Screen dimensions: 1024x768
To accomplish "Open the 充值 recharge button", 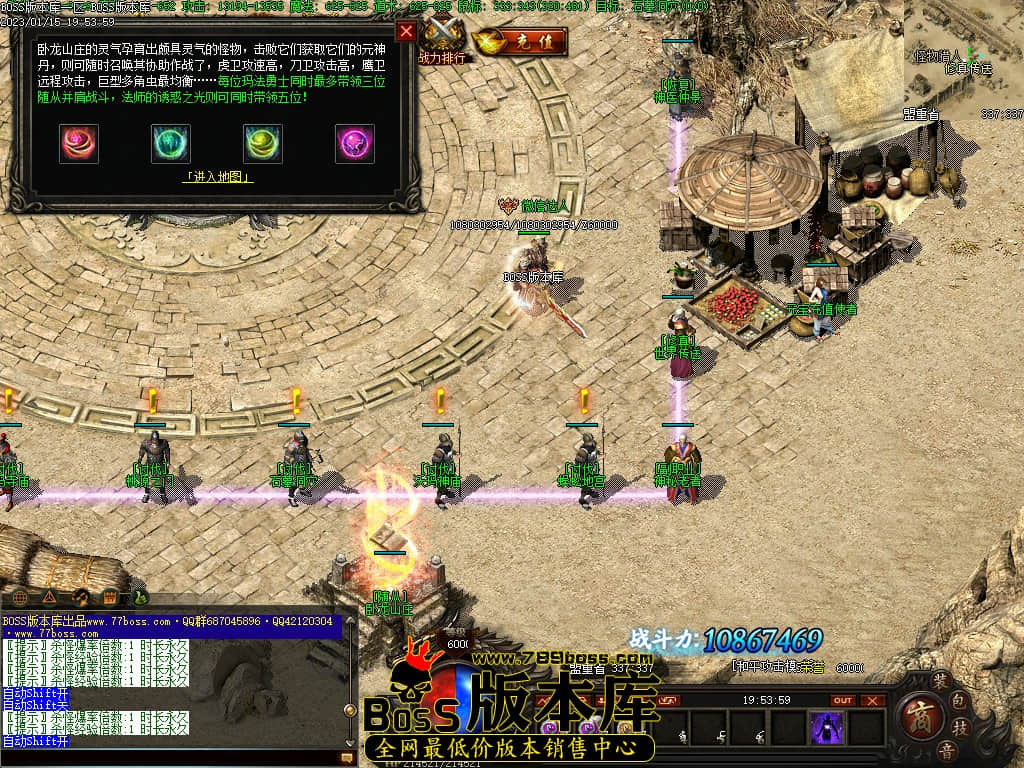I will pyautogui.click(x=521, y=43).
